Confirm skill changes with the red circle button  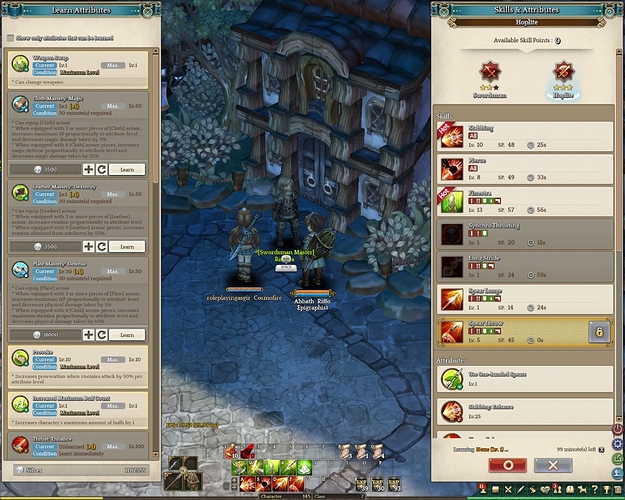tap(508, 465)
